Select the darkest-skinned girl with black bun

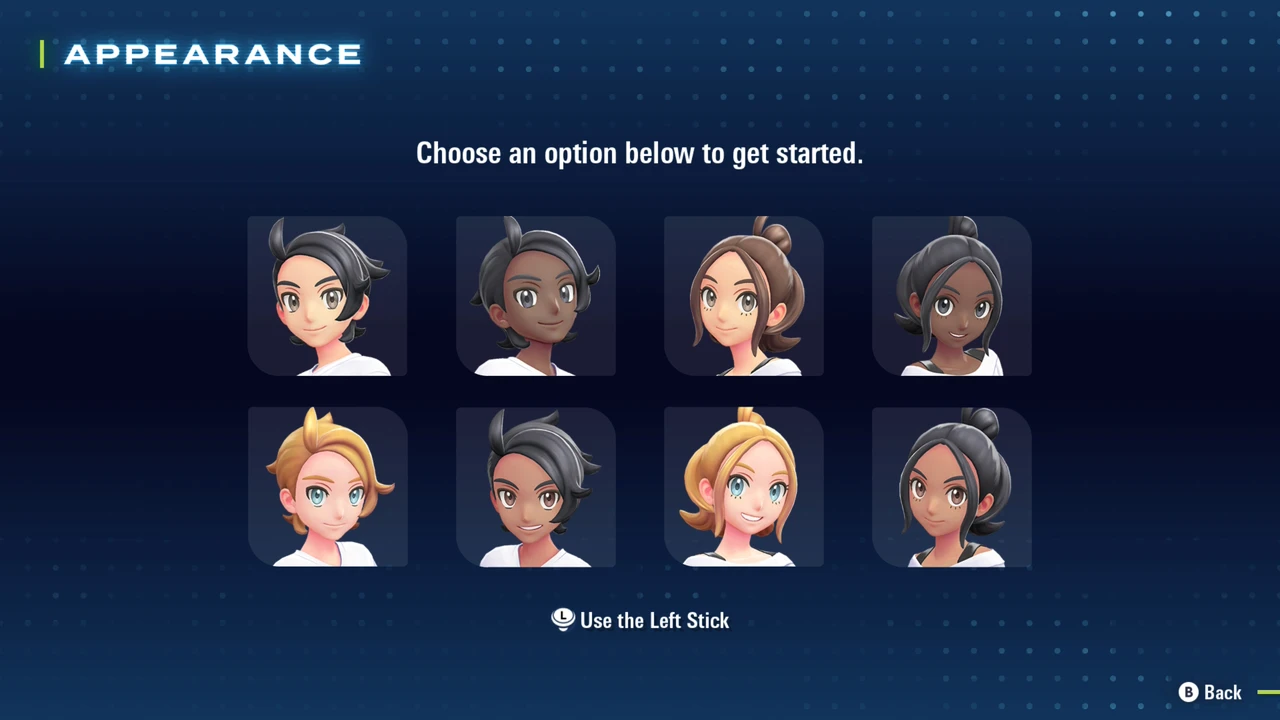951,296
